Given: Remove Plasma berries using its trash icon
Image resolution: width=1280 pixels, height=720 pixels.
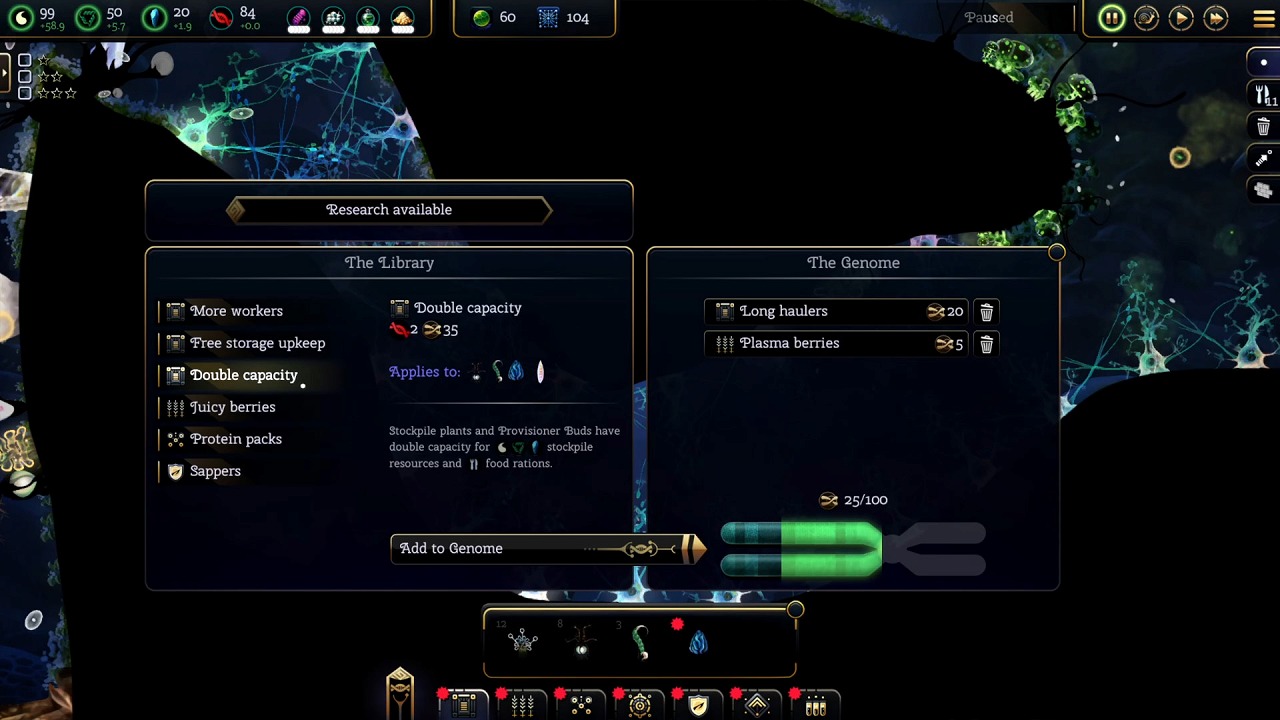Looking at the screenshot, I should 986,344.
